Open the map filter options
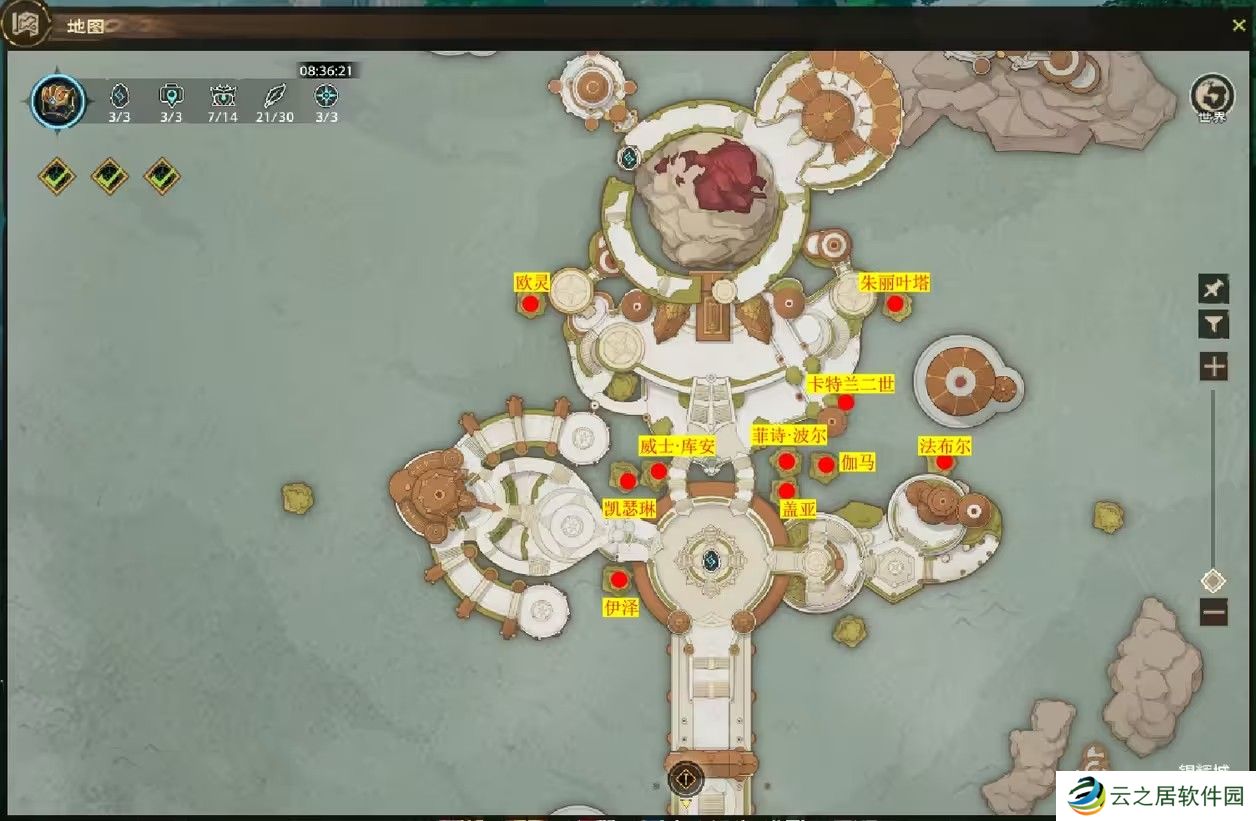 [1213, 324]
